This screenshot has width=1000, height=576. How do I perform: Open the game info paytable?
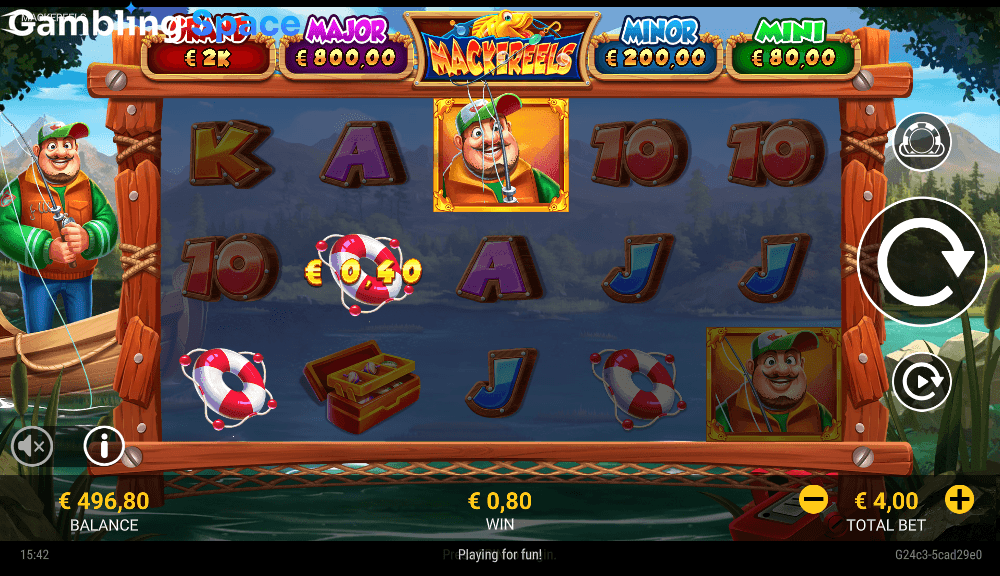coord(104,446)
